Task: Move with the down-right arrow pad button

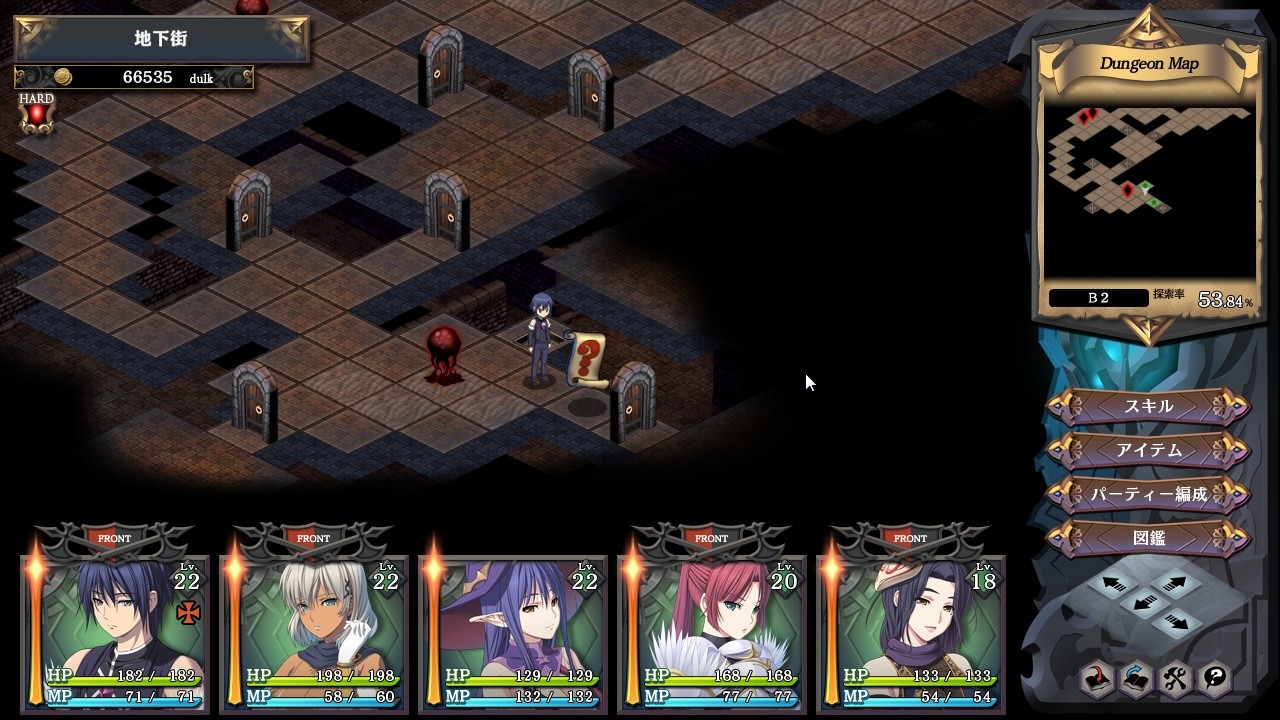Action: 1176,622
